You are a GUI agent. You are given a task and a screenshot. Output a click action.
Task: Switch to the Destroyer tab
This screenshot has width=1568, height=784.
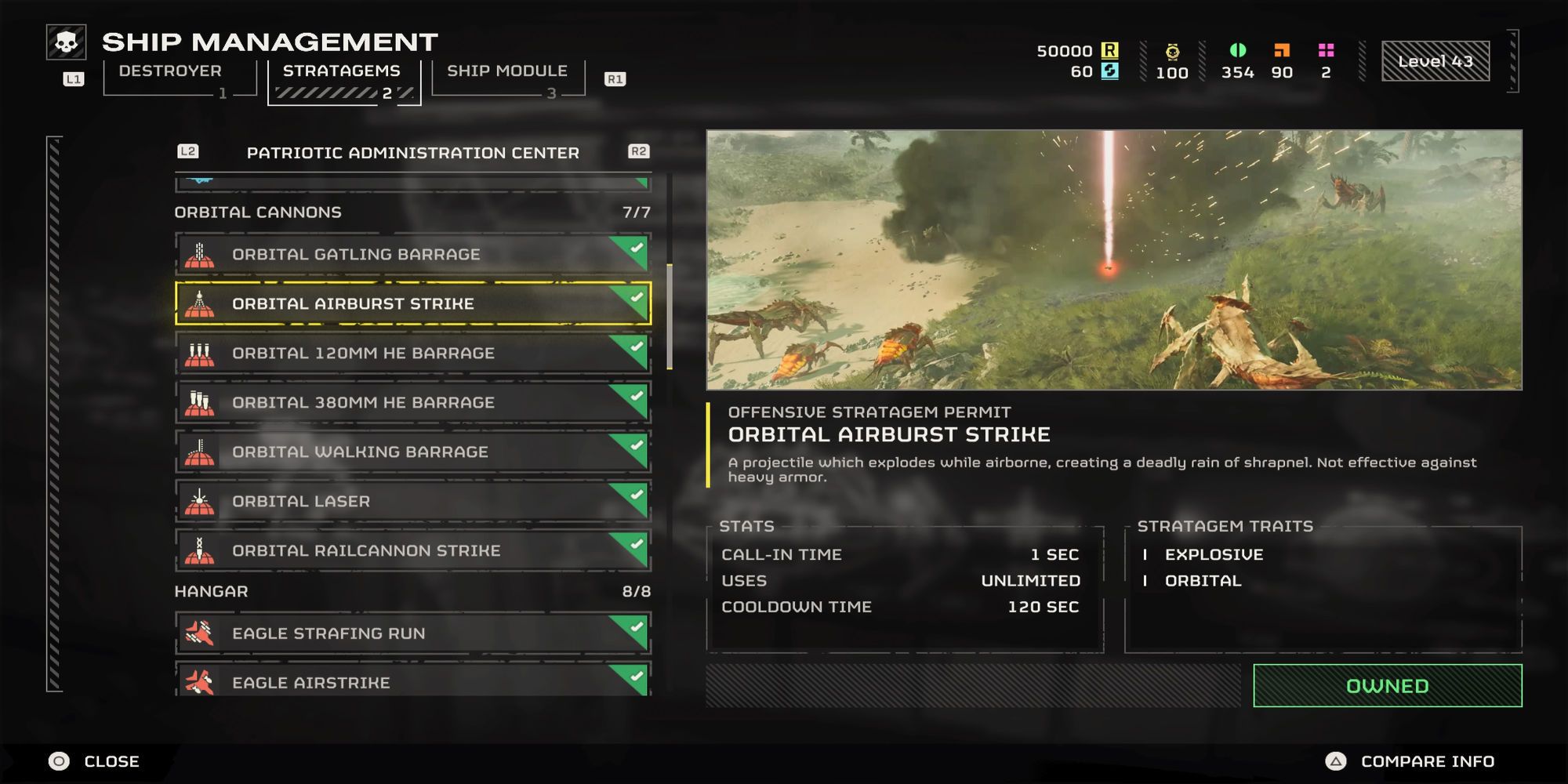(170, 71)
